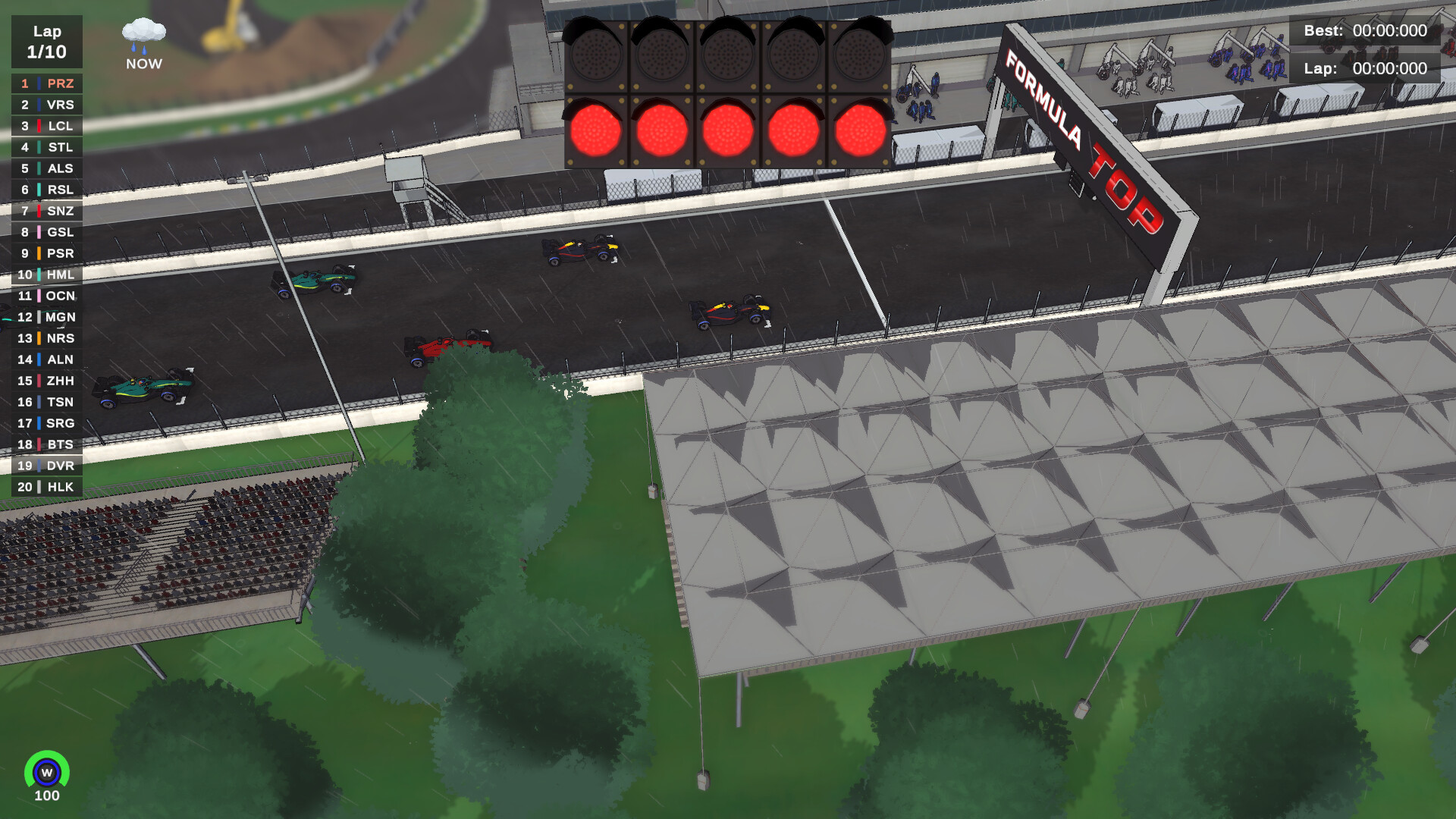
Task: Click the green team bar next to ALS
Action: click(39, 168)
